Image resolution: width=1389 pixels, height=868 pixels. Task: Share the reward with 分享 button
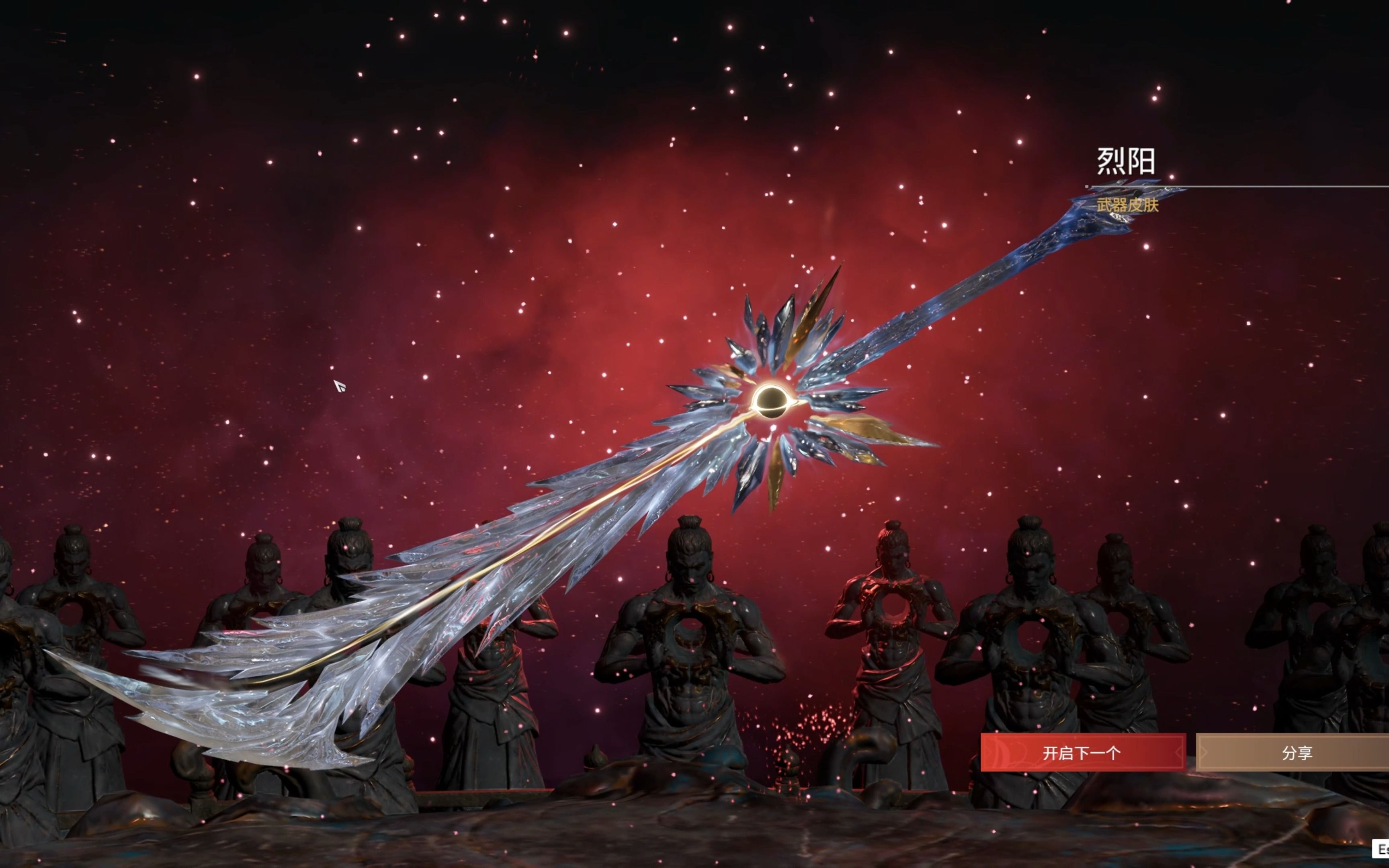coord(1296,753)
